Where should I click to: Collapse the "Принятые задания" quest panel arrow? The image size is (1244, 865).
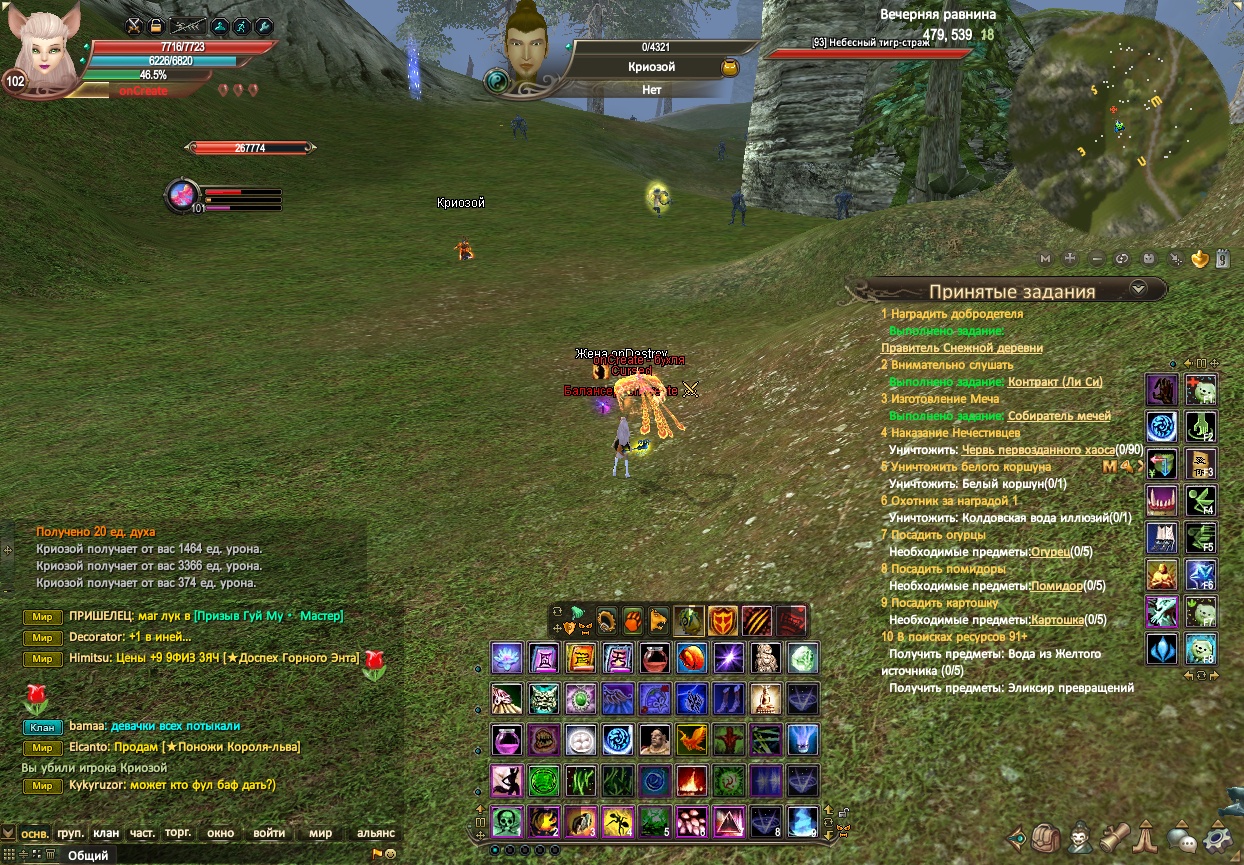(x=1137, y=289)
